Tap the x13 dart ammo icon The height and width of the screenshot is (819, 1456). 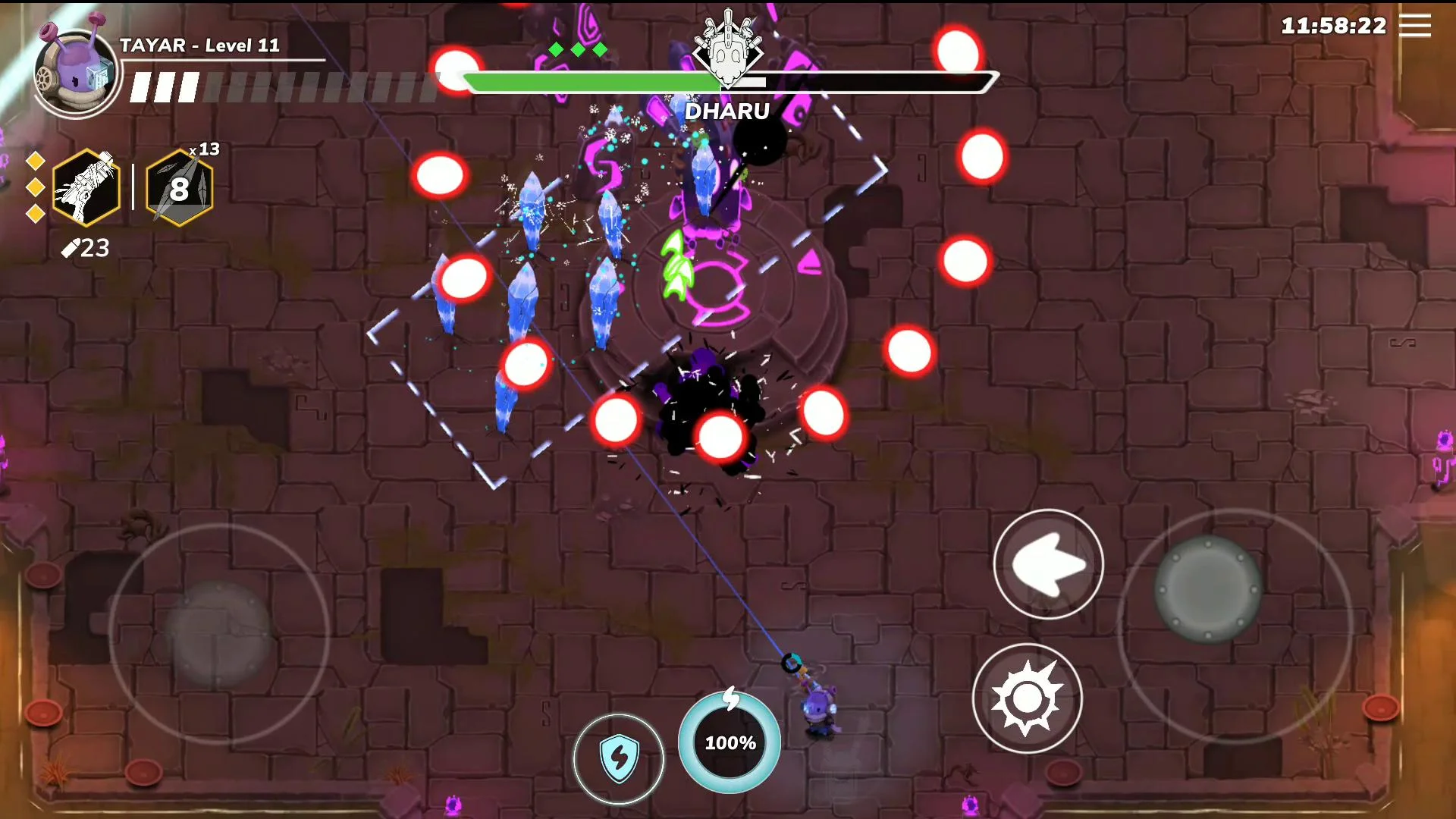tap(180, 187)
